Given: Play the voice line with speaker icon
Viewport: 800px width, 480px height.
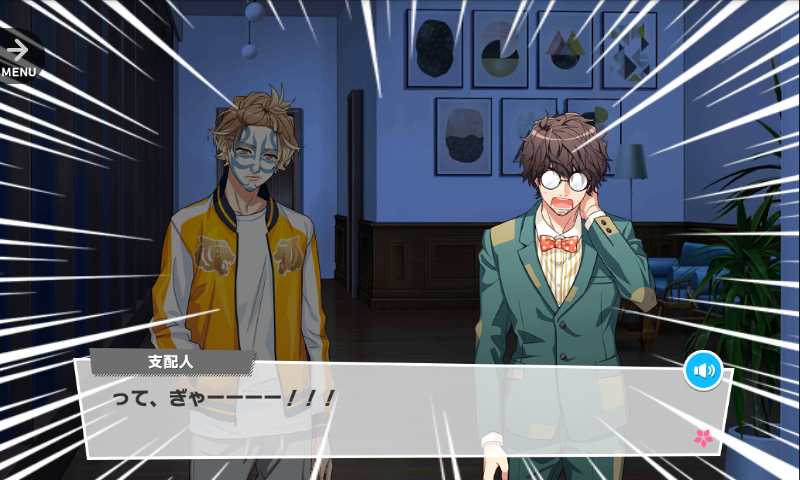Looking at the screenshot, I should (703, 372).
